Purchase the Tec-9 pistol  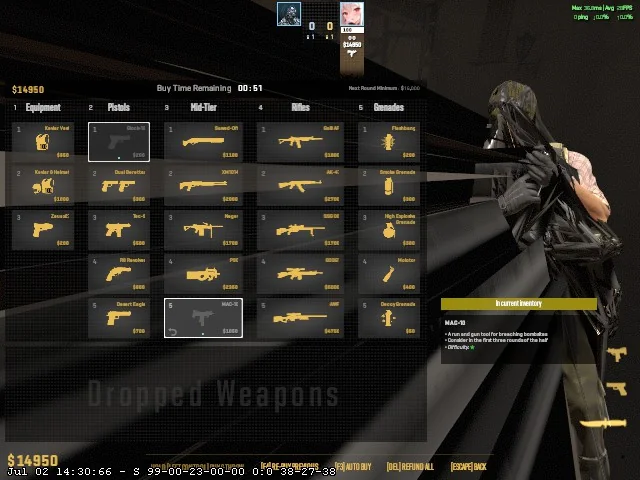(118, 230)
